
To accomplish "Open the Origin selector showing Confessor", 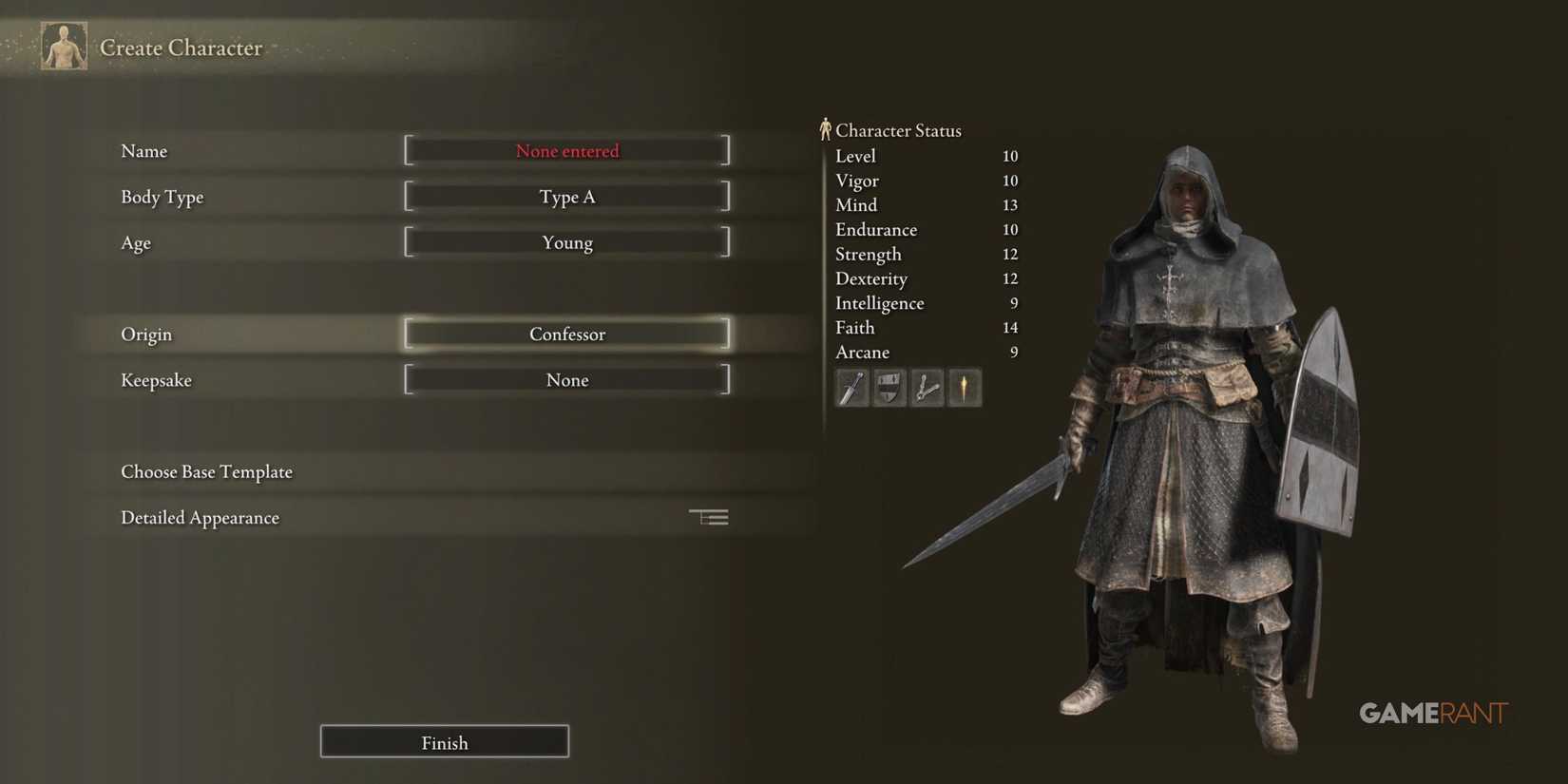I will (x=566, y=334).
